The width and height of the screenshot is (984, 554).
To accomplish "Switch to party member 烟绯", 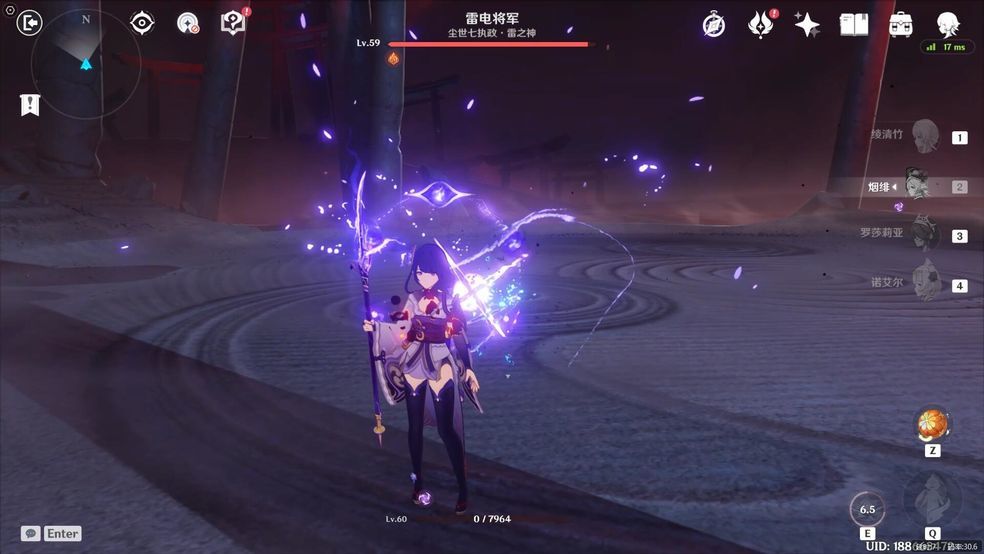I will pos(920,186).
